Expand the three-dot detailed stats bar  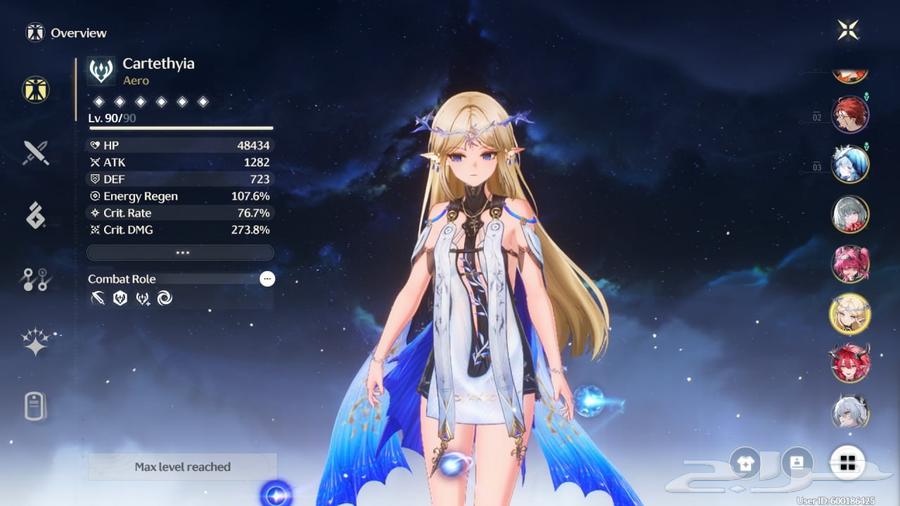[181, 253]
